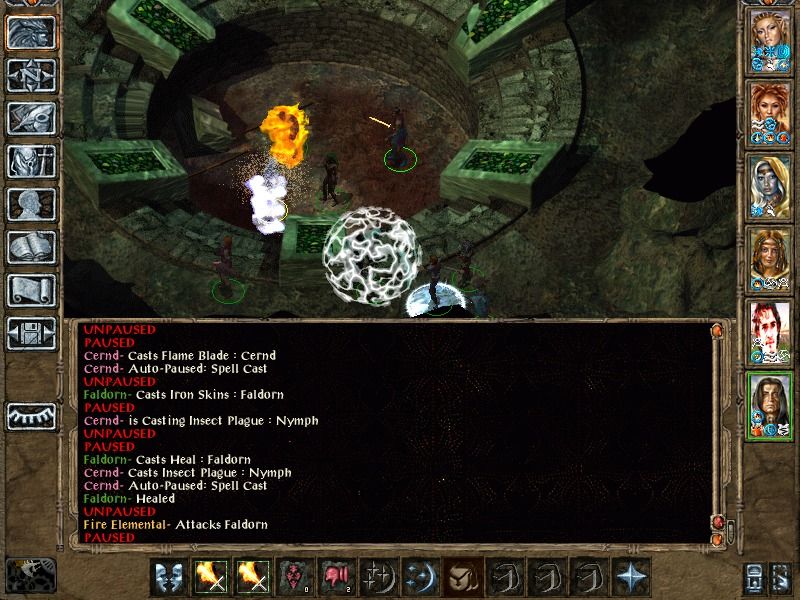Open special abilities with the four-pointed star

pos(631,577)
